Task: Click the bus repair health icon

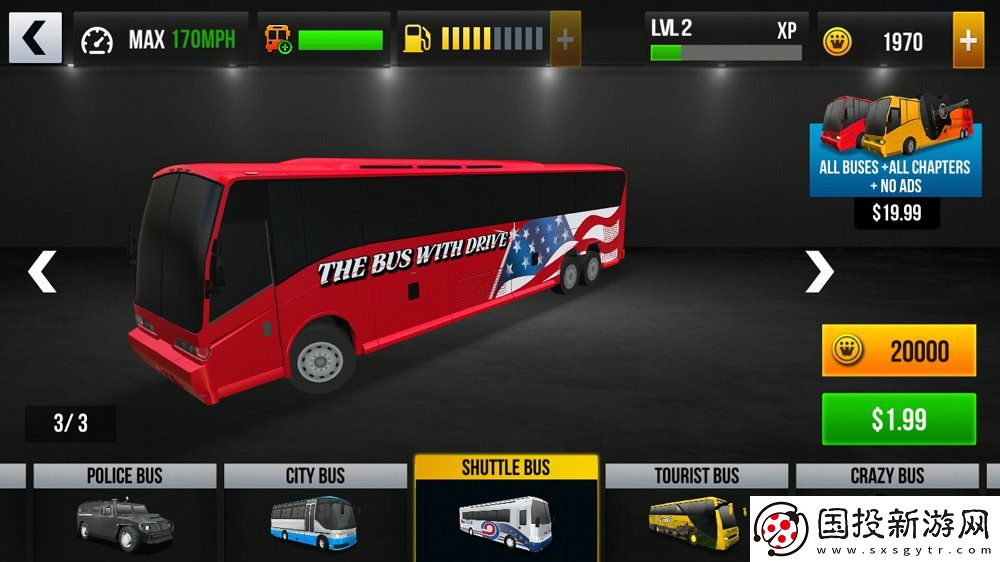Action: [x=277, y=40]
